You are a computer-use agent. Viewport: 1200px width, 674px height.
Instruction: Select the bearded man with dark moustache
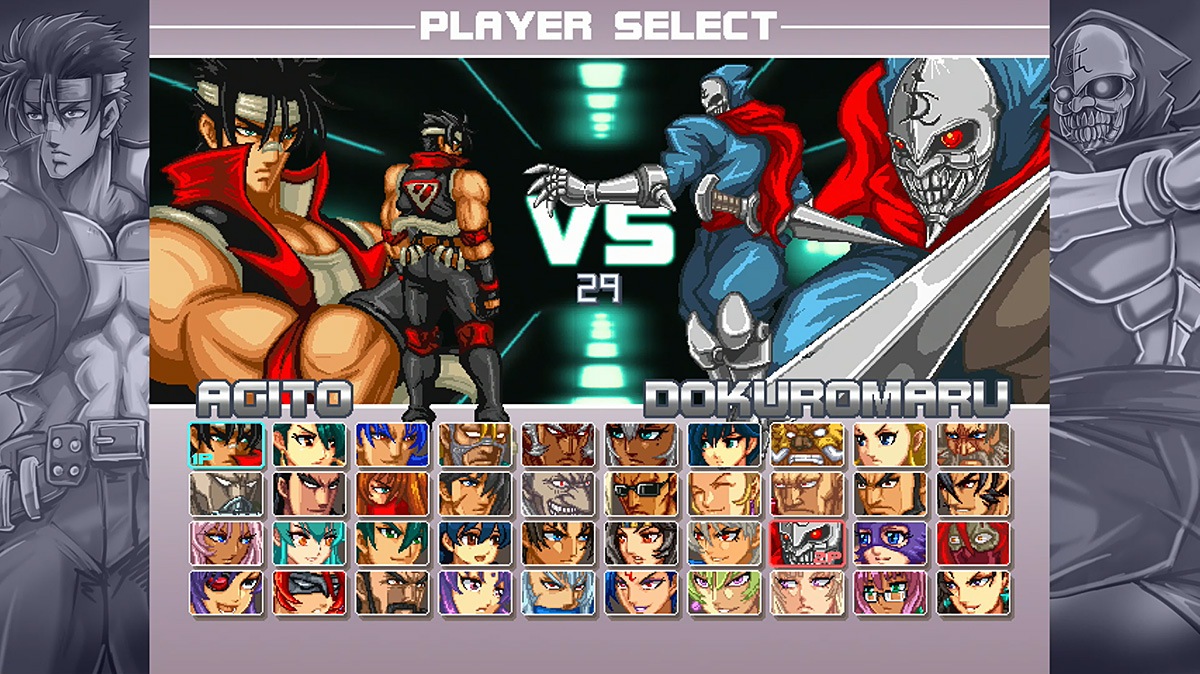click(392, 592)
